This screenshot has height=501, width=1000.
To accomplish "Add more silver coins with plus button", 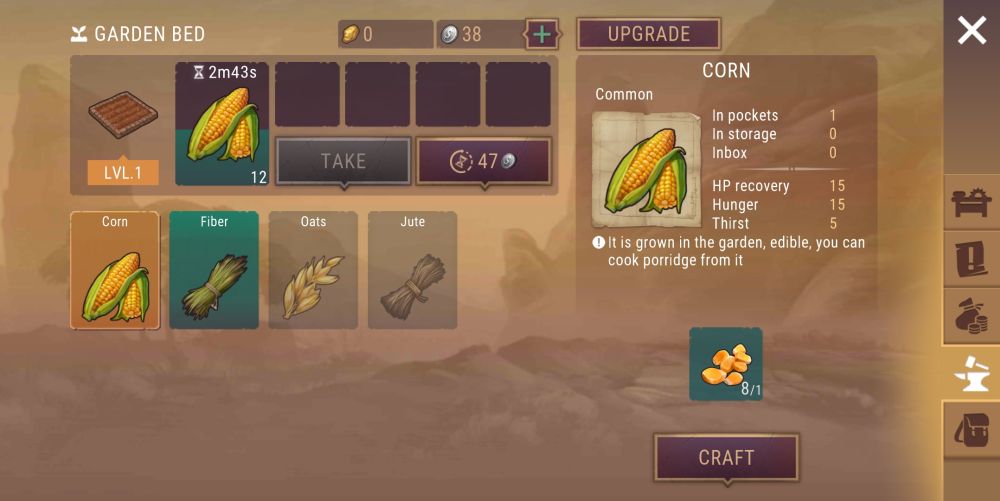I will click(542, 34).
